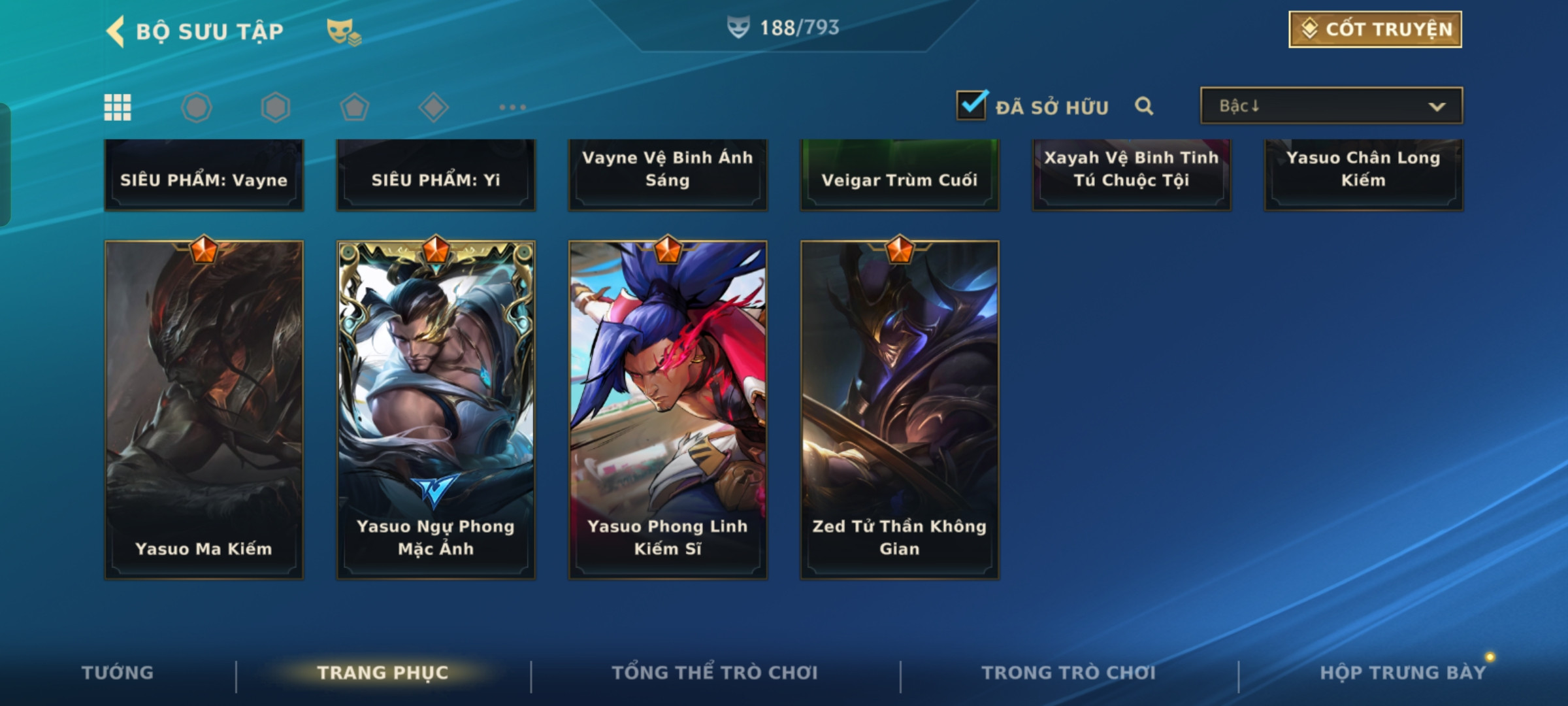The width and height of the screenshot is (1568, 706).
Task: Open the Trong Trò Chơi tab
Action: pos(1069,673)
